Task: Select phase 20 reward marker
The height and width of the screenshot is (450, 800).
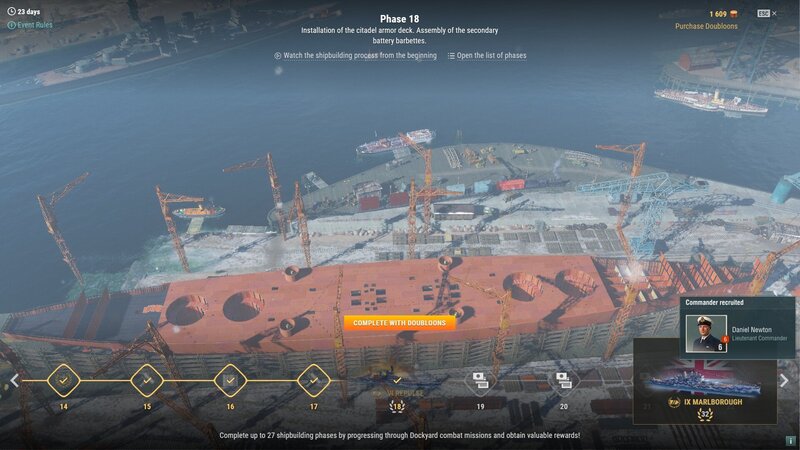Action: pyautogui.click(x=563, y=380)
